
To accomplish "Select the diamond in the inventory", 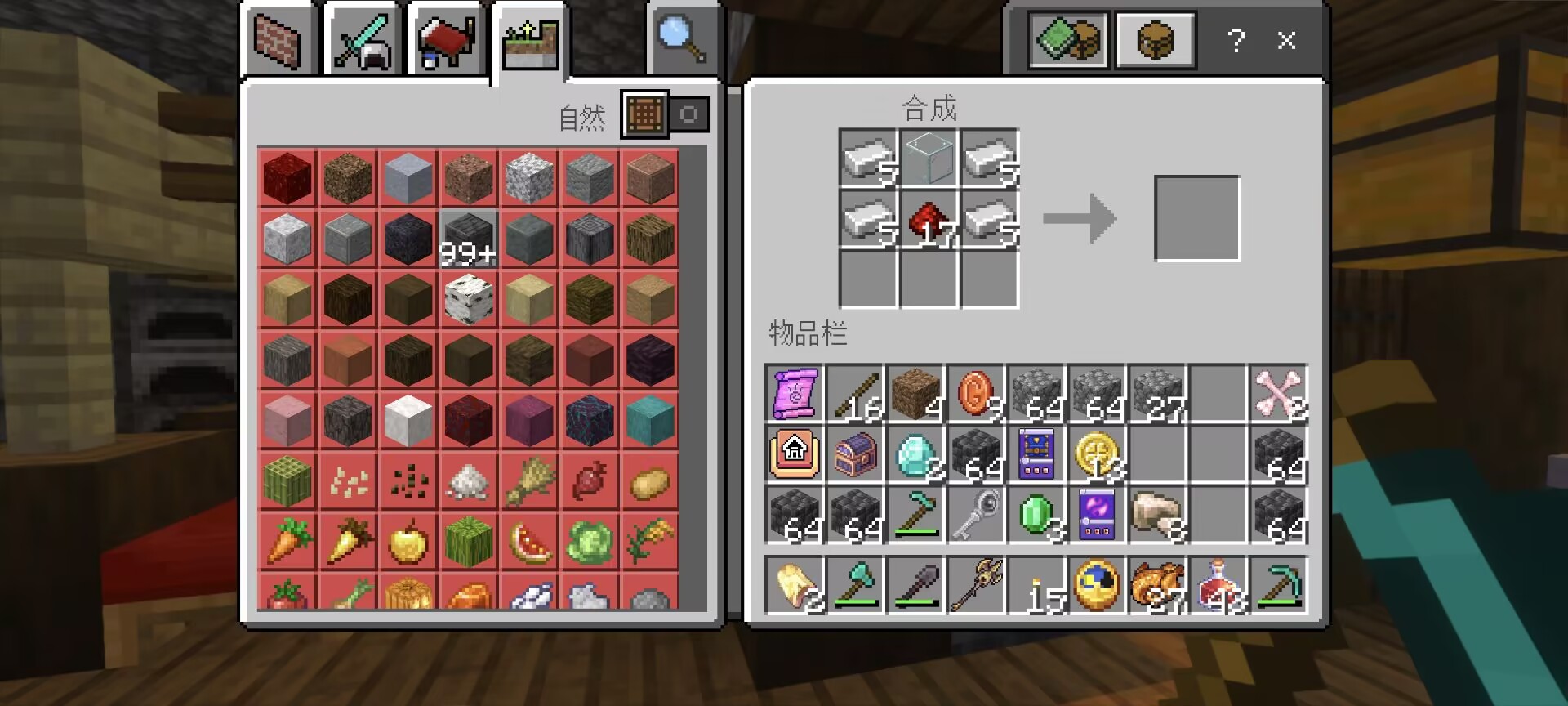I will pyautogui.click(x=915, y=454).
